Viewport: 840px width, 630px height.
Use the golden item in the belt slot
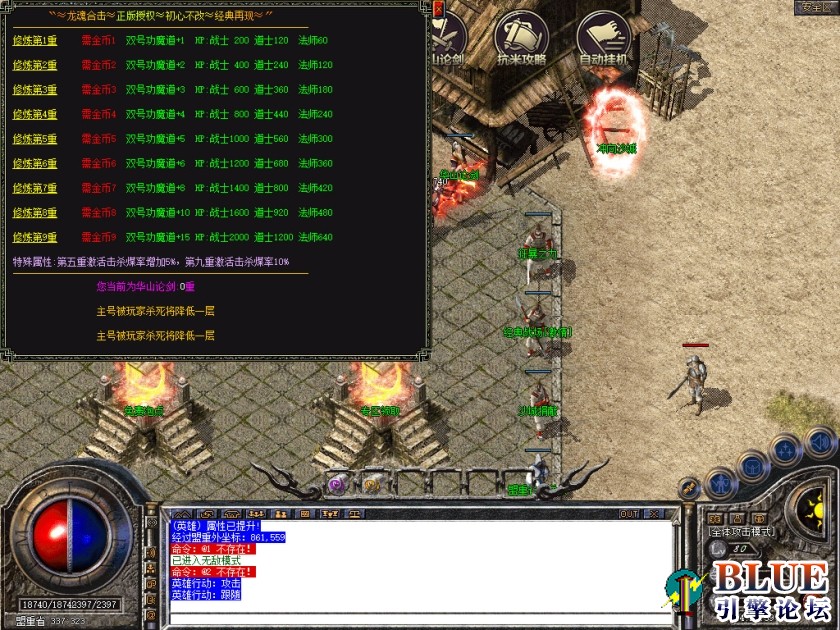click(x=371, y=485)
